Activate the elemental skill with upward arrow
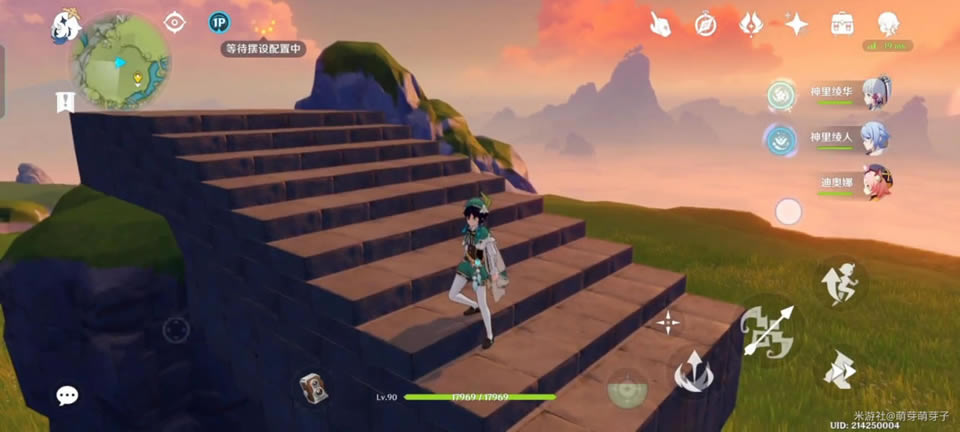This screenshot has height=432, width=960. click(691, 373)
